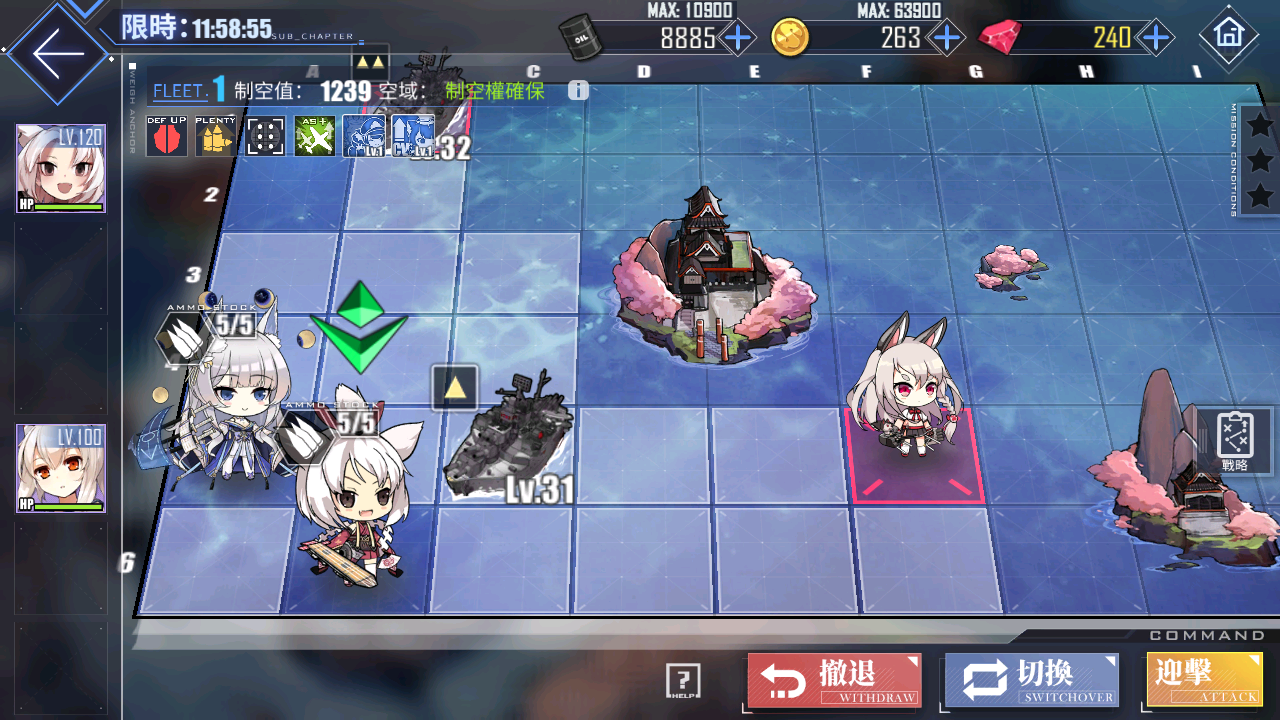Switch over to the other fleet
The image size is (1280, 720).
(1031, 680)
